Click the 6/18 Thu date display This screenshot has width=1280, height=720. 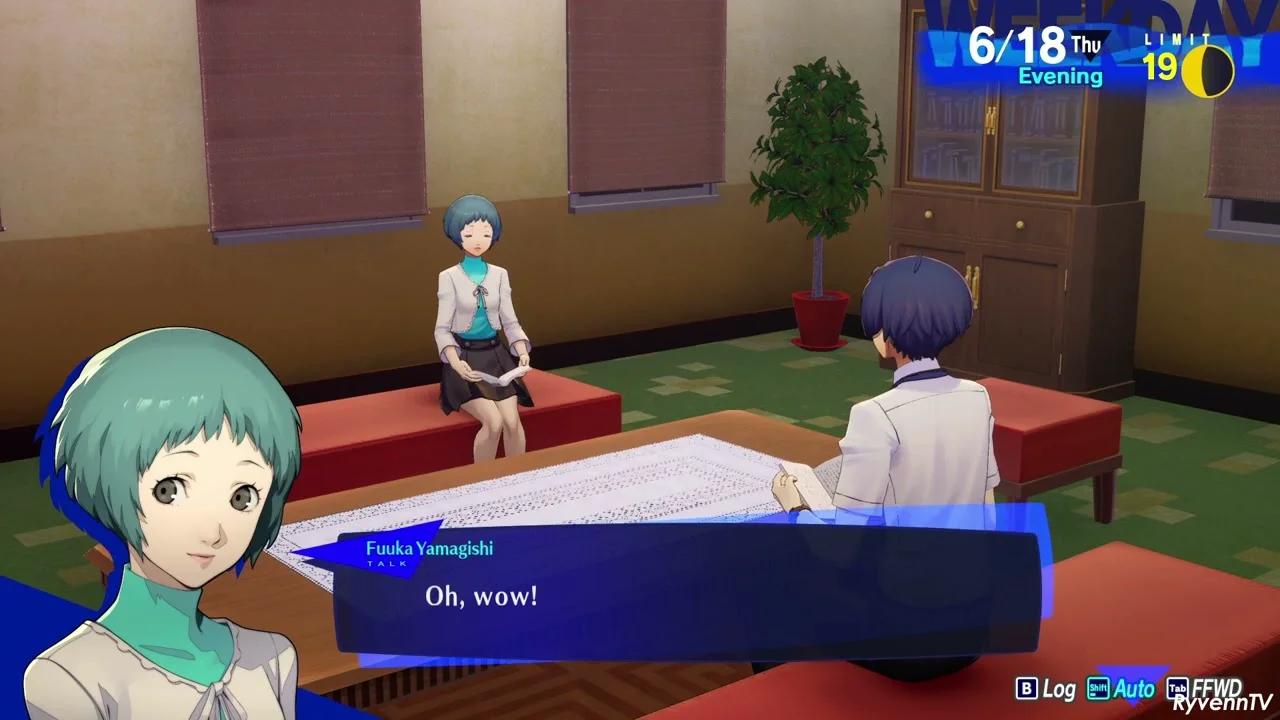pos(1020,45)
